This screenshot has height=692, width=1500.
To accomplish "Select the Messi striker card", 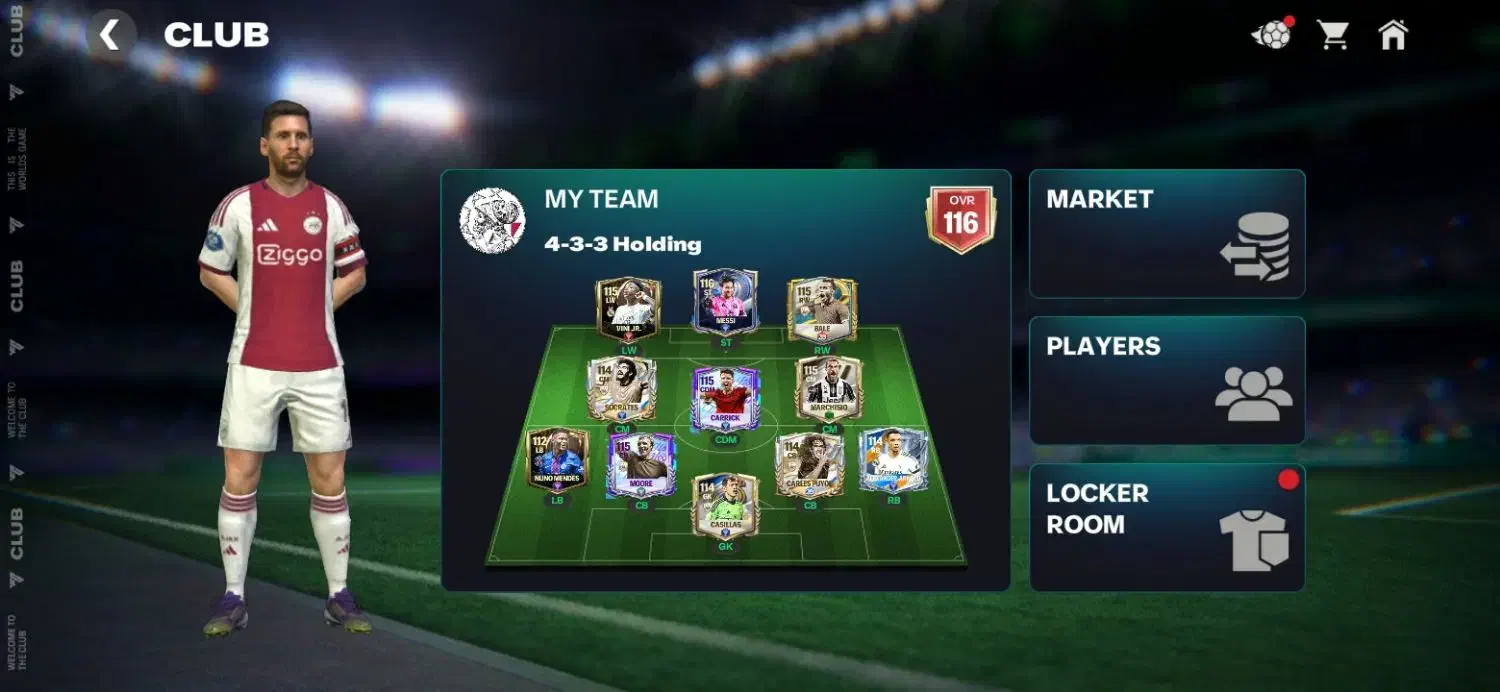I will pos(725,301).
